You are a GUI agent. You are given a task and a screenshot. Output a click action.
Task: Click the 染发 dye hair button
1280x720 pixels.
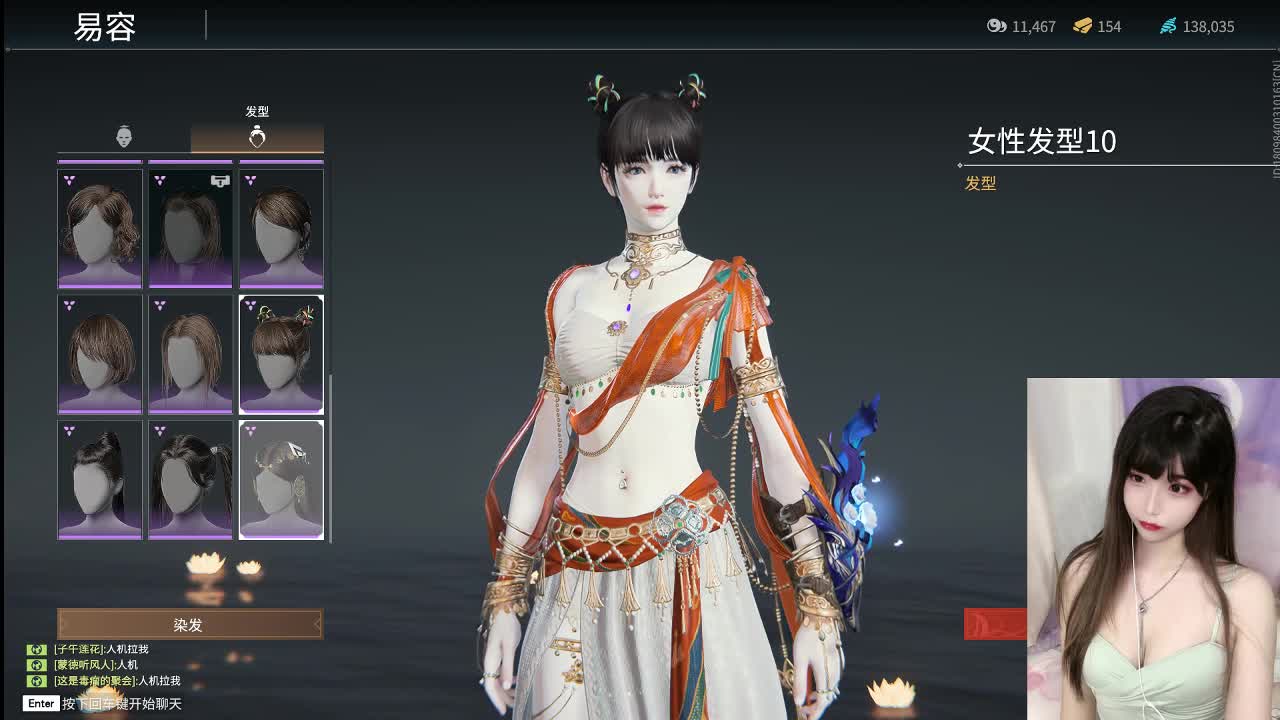tap(189, 625)
